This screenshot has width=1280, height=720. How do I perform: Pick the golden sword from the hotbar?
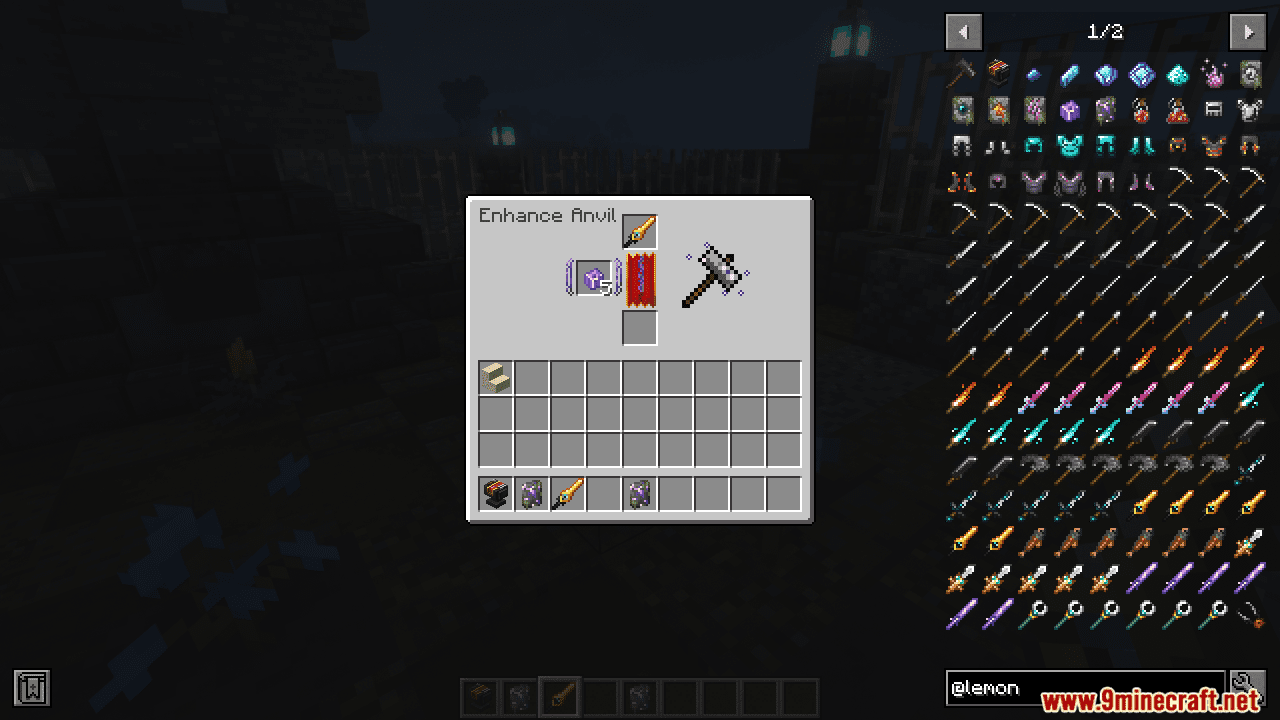(x=567, y=494)
